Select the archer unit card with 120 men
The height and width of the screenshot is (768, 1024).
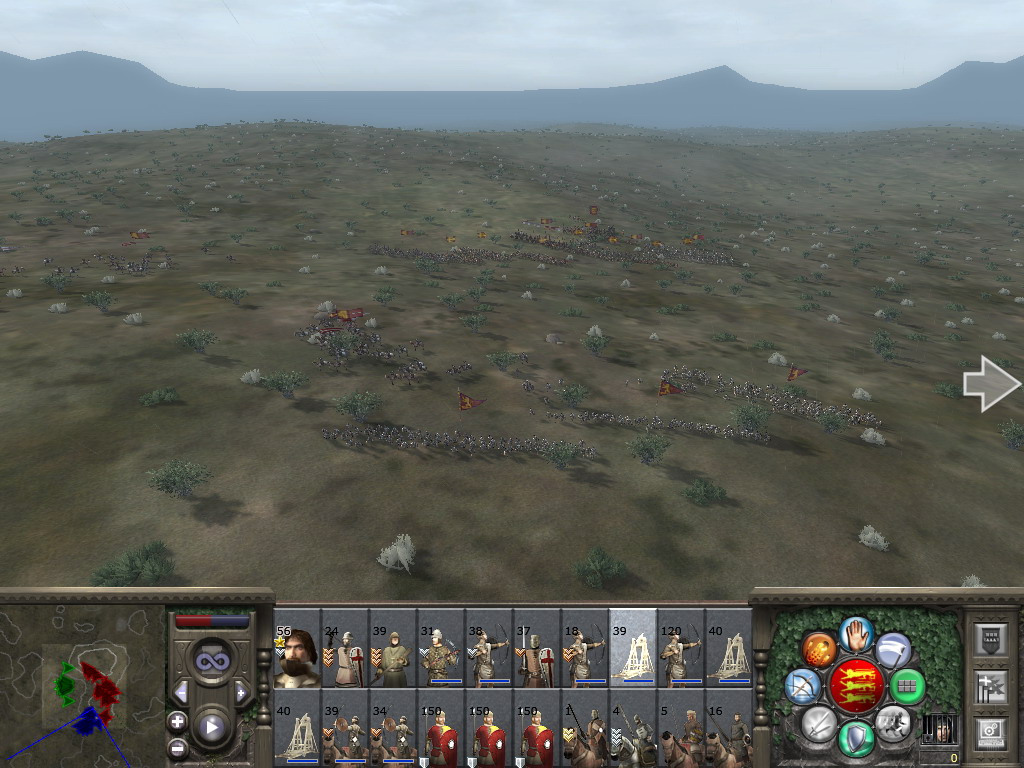(x=681, y=652)
